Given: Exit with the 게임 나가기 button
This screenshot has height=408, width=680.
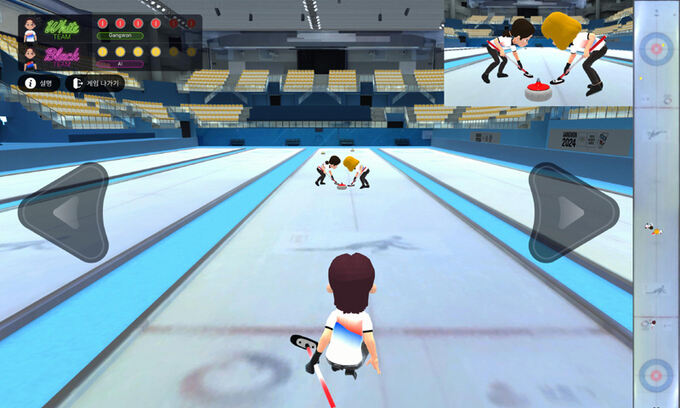Looking at the screenshot, I should coord(95,83).
